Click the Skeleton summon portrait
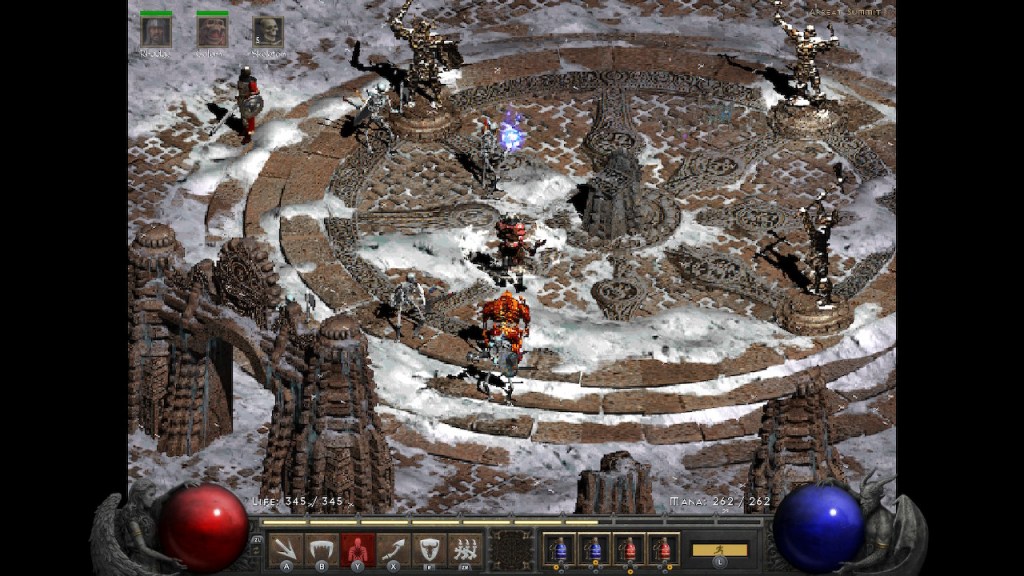The height and width of the screenshot is (576, 1024). click(268, 32)
